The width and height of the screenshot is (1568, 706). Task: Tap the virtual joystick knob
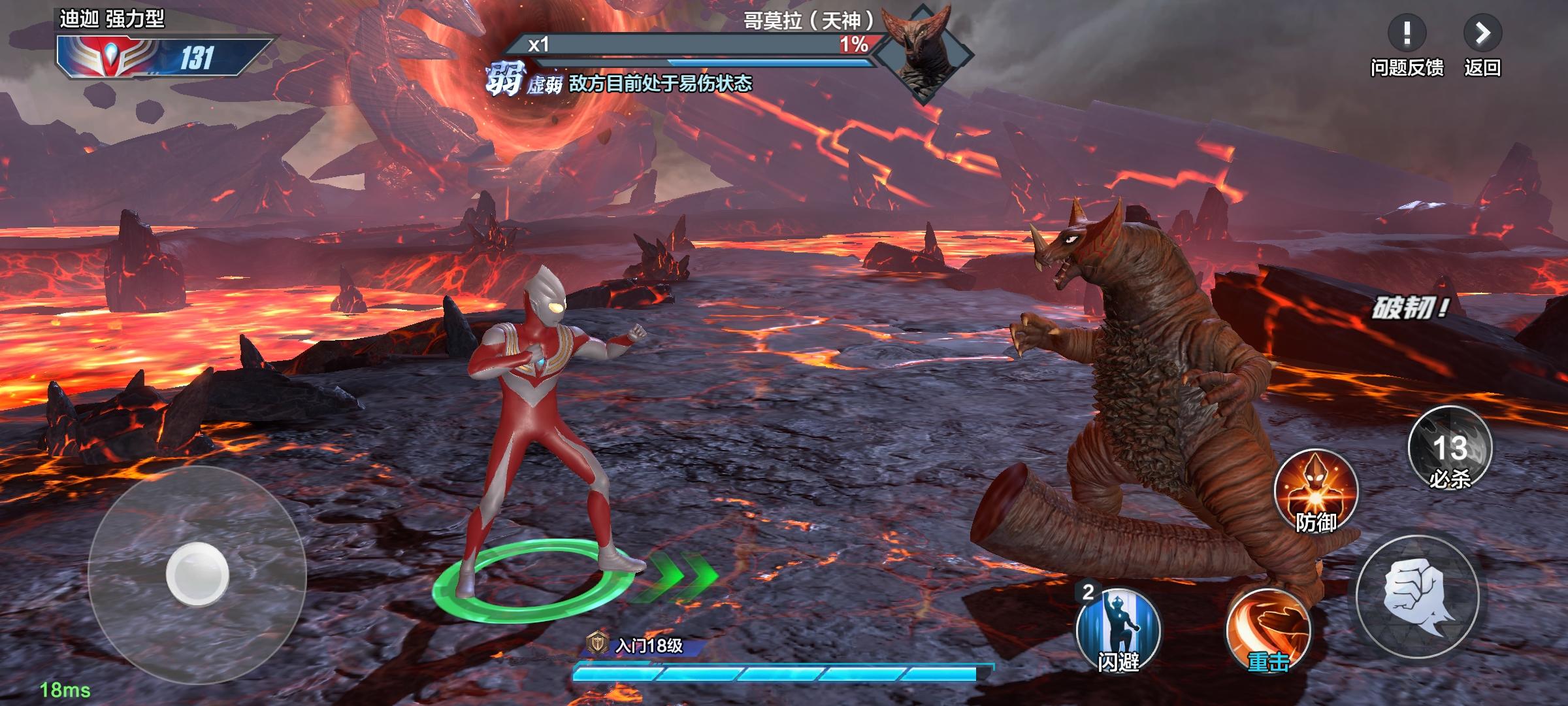pos(197,575)
